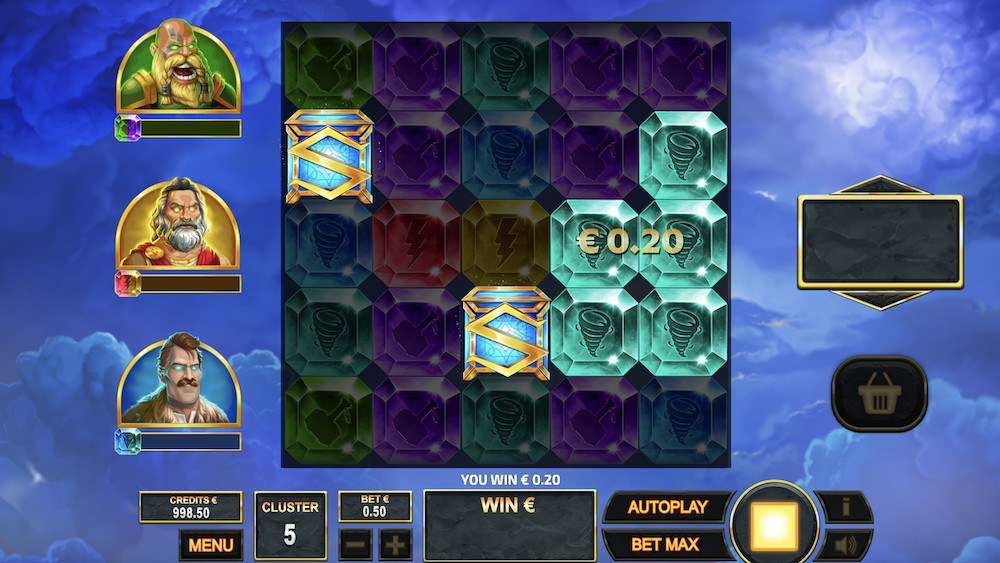Open the MENU button

[210, 545]
